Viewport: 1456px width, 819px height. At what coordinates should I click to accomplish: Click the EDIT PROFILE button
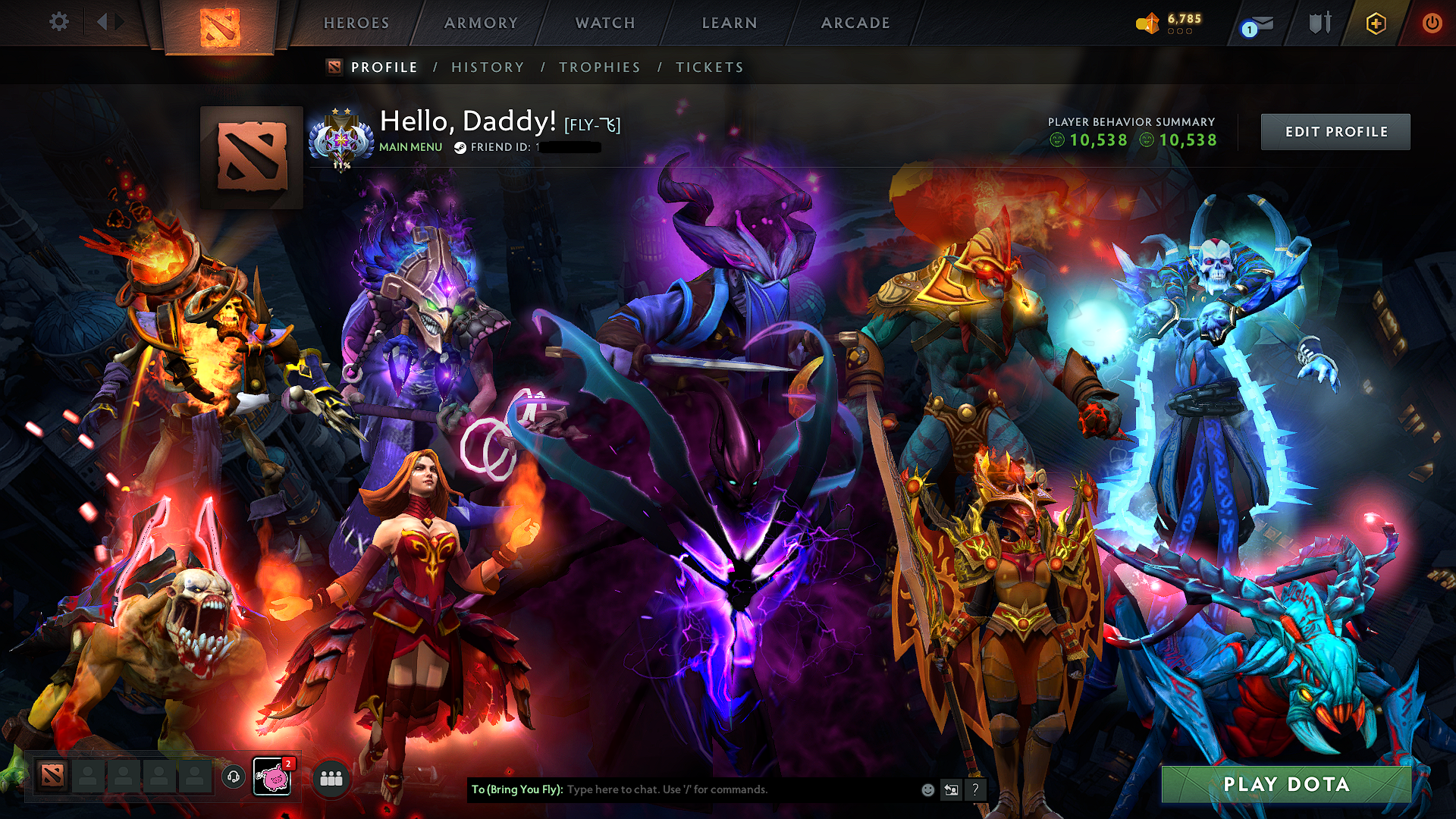coord(1335,131)
